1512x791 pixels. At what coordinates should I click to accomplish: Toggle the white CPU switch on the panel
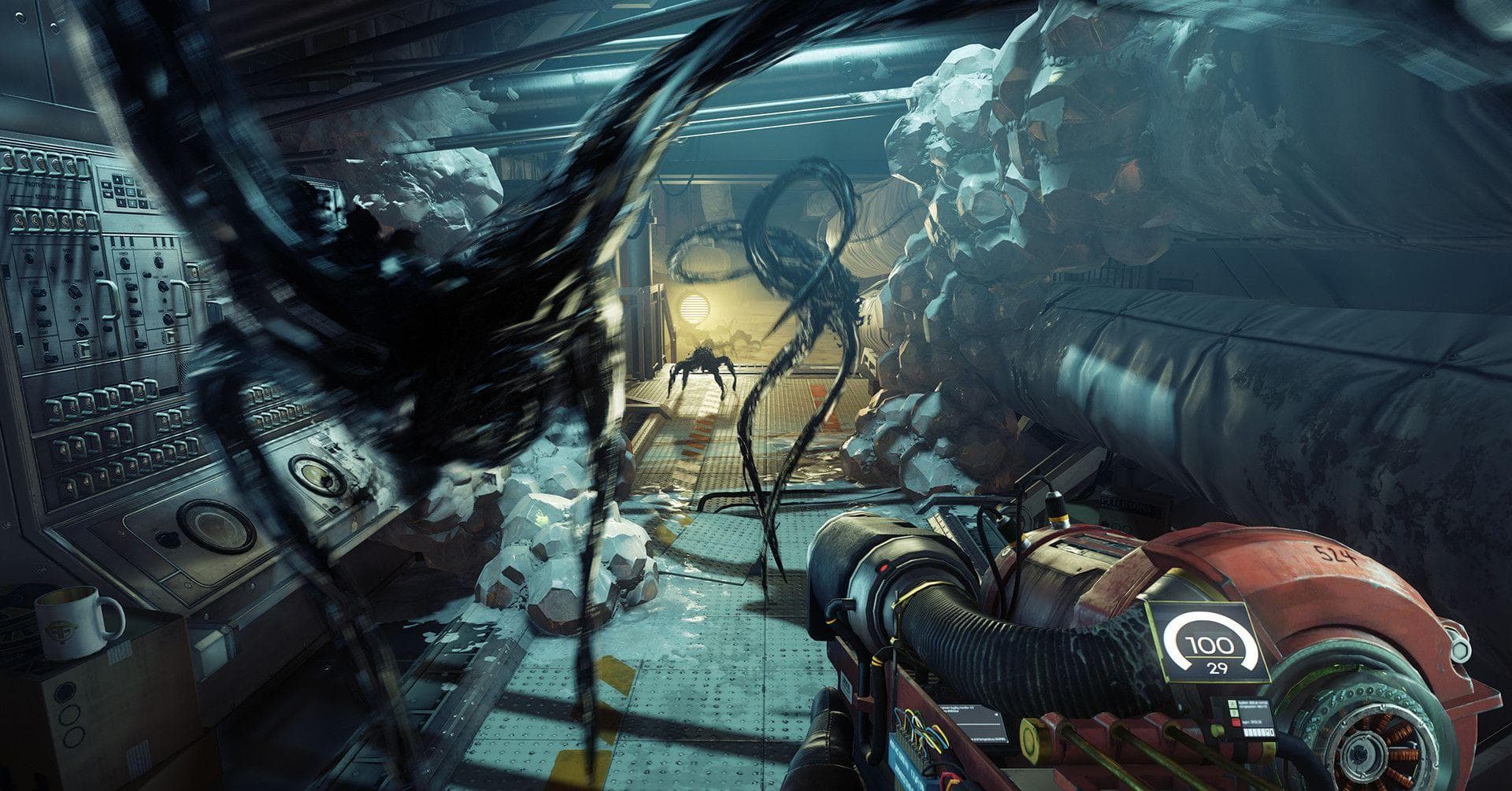click(84, 349)
